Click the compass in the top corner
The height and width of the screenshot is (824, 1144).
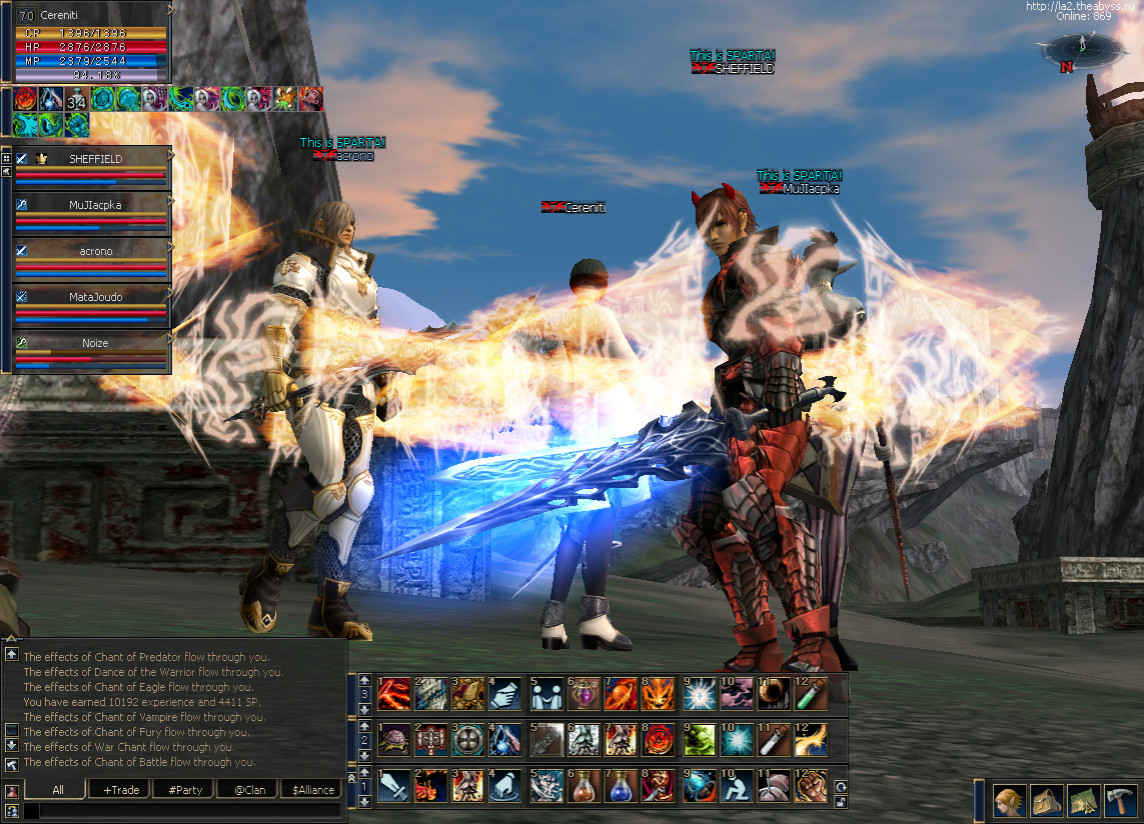(x=1073, y=50)
